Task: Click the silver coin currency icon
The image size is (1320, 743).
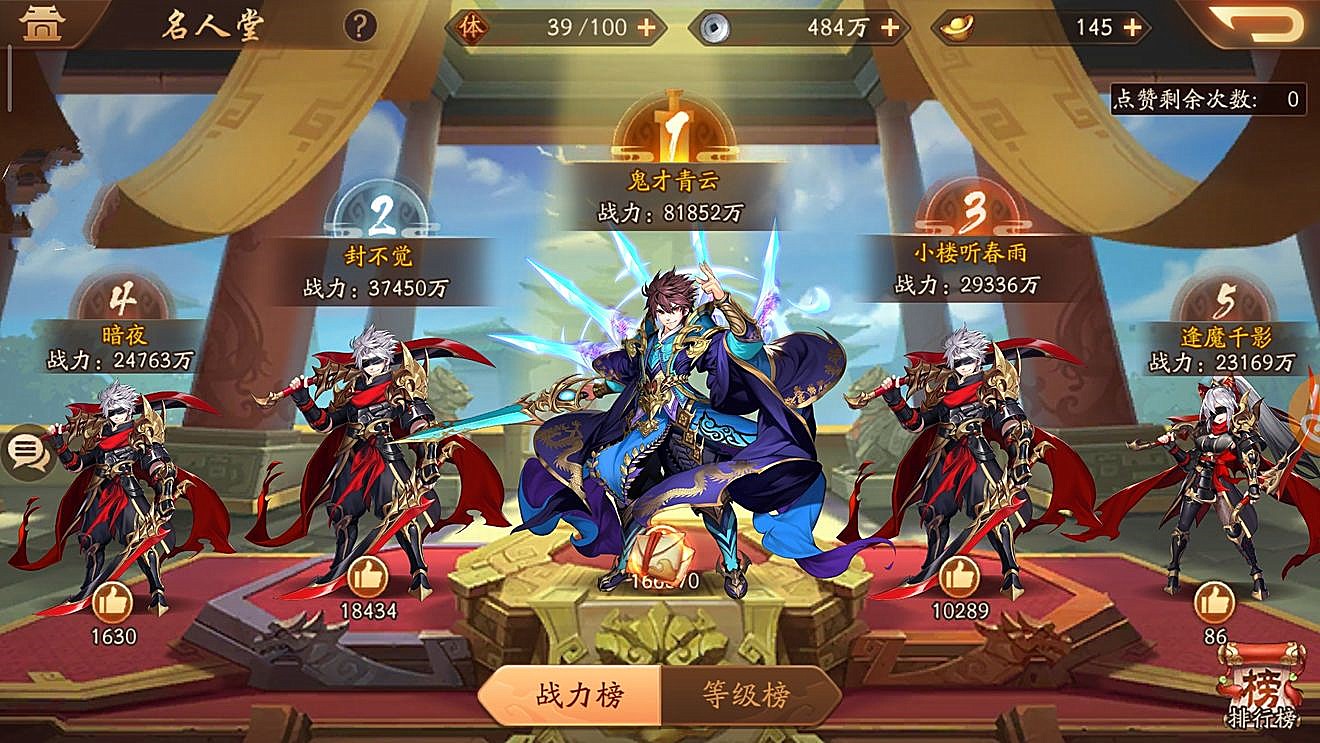Action: [x=714, y=27]
